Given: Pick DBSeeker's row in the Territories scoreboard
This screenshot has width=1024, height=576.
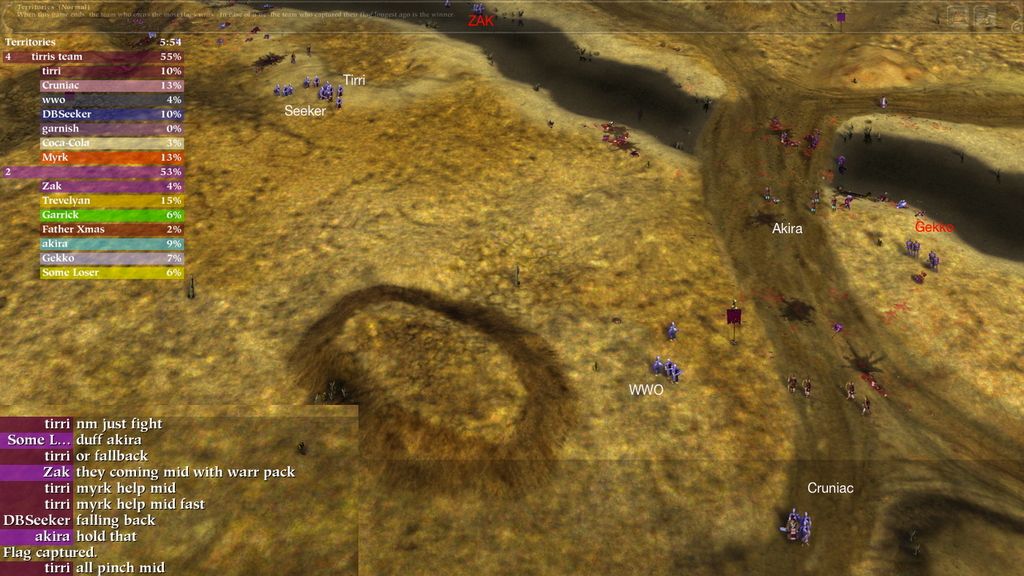Looking at the screenshot, I should pyautogui.click(x=110, y=114).
